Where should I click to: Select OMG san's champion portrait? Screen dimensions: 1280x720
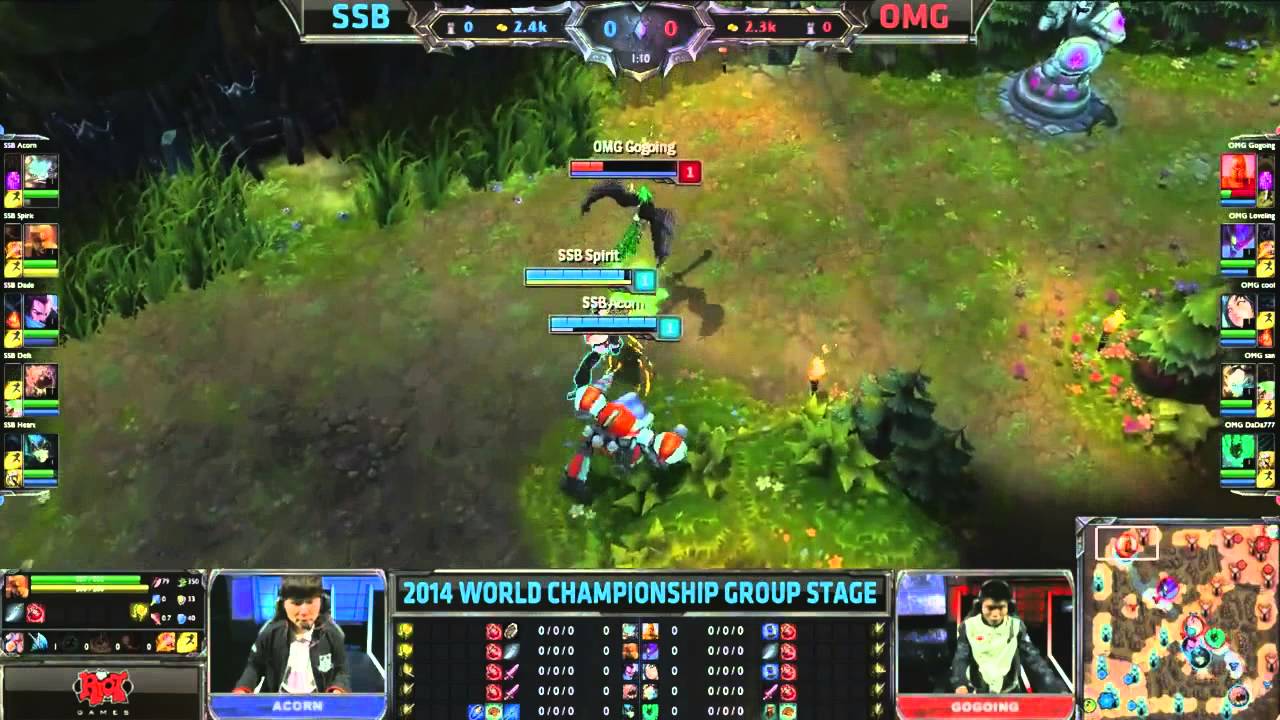click(x=1238, y=381)
